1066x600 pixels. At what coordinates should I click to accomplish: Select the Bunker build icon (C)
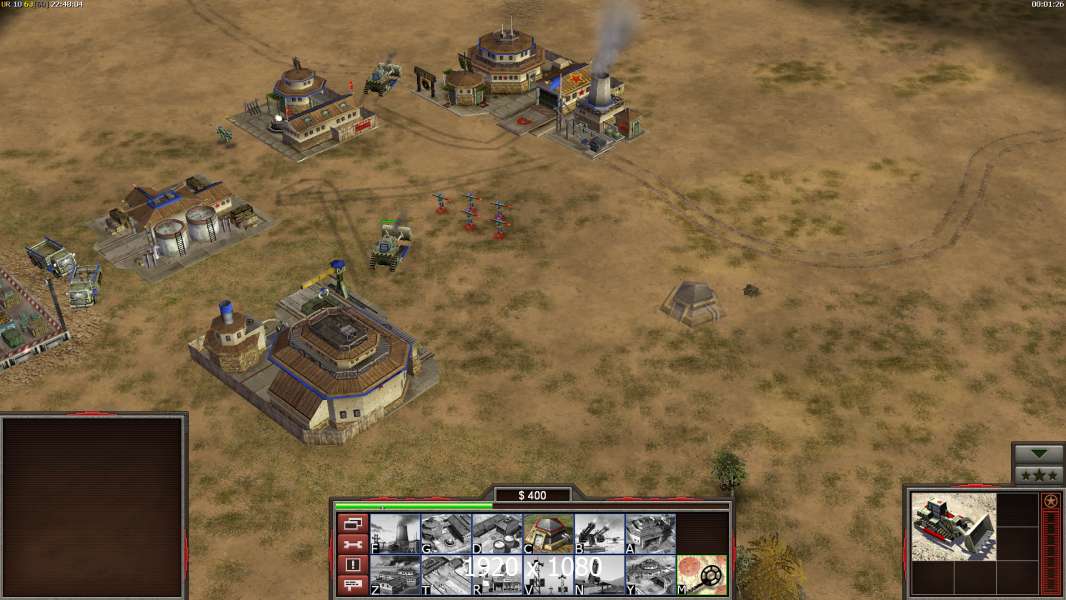pos(548,534)
